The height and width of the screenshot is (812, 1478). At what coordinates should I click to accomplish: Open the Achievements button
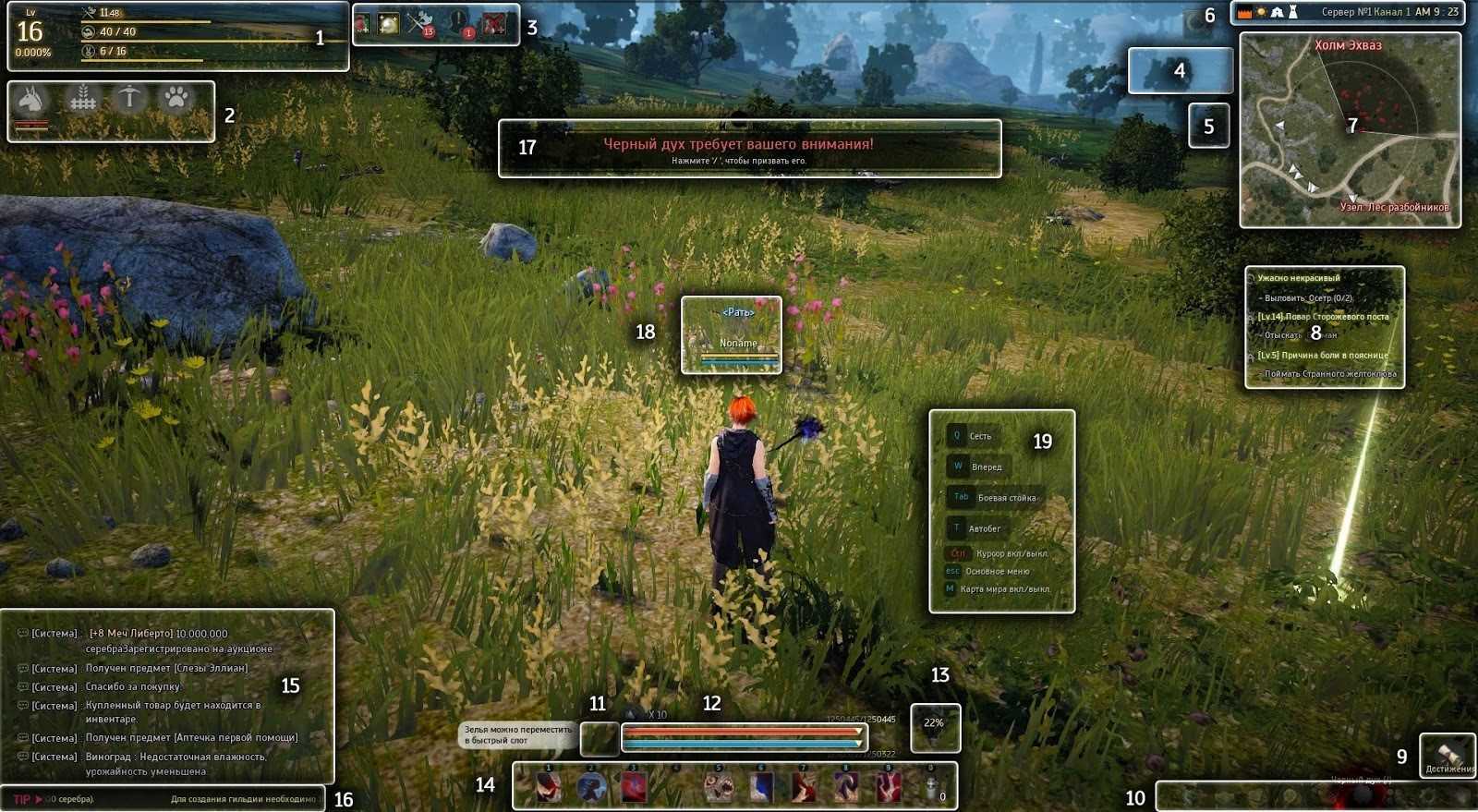(1448, 755)
